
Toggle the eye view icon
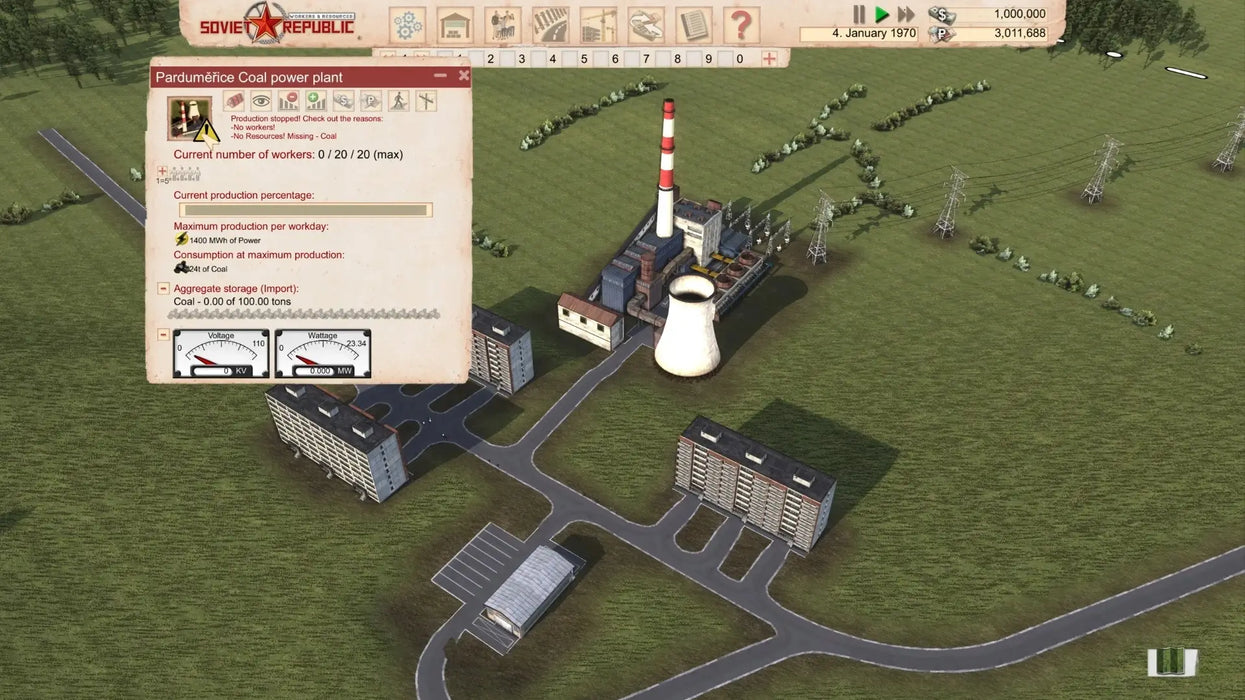coord(261,101)
